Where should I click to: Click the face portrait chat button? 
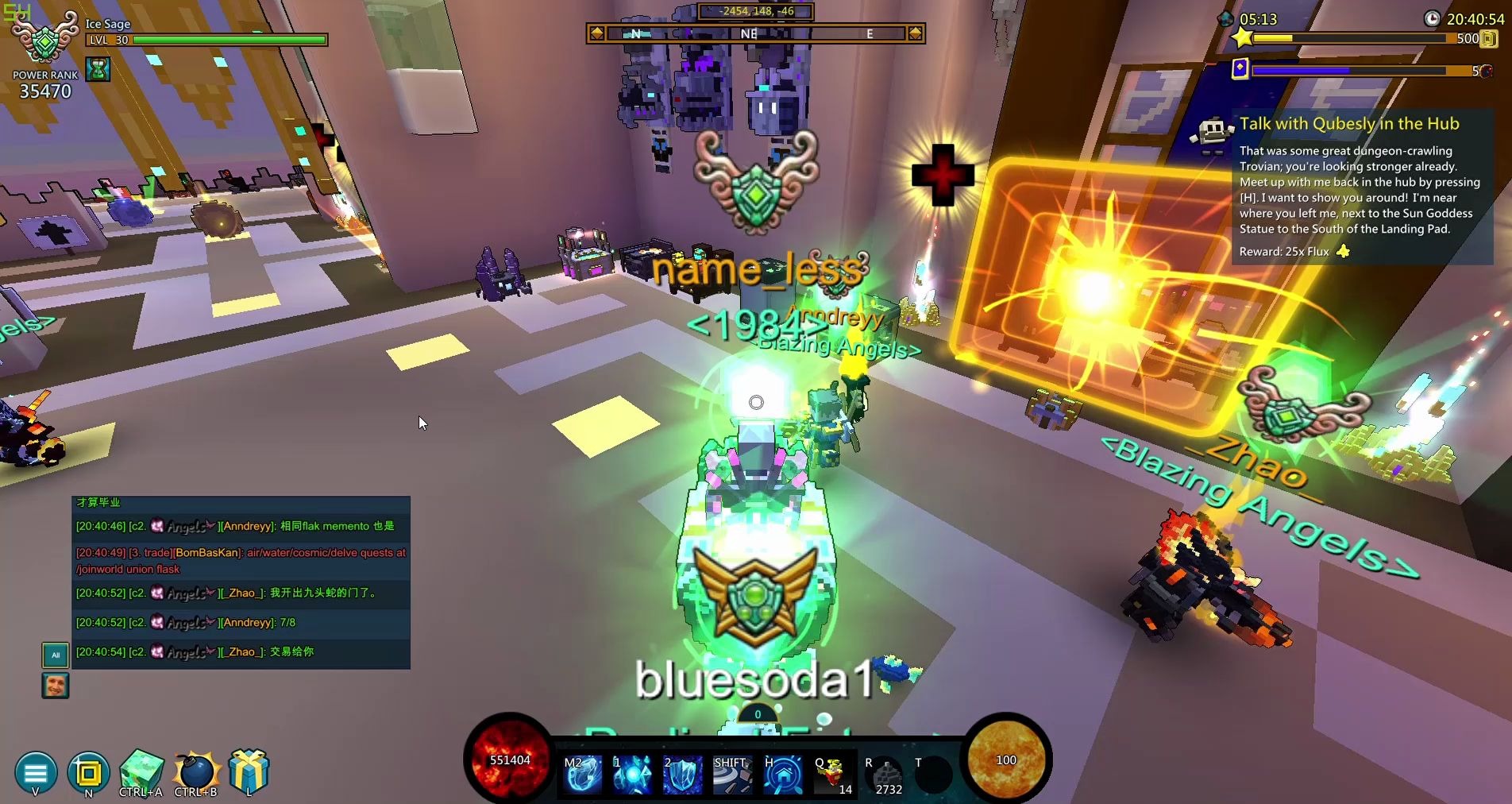tap(56, 685)
